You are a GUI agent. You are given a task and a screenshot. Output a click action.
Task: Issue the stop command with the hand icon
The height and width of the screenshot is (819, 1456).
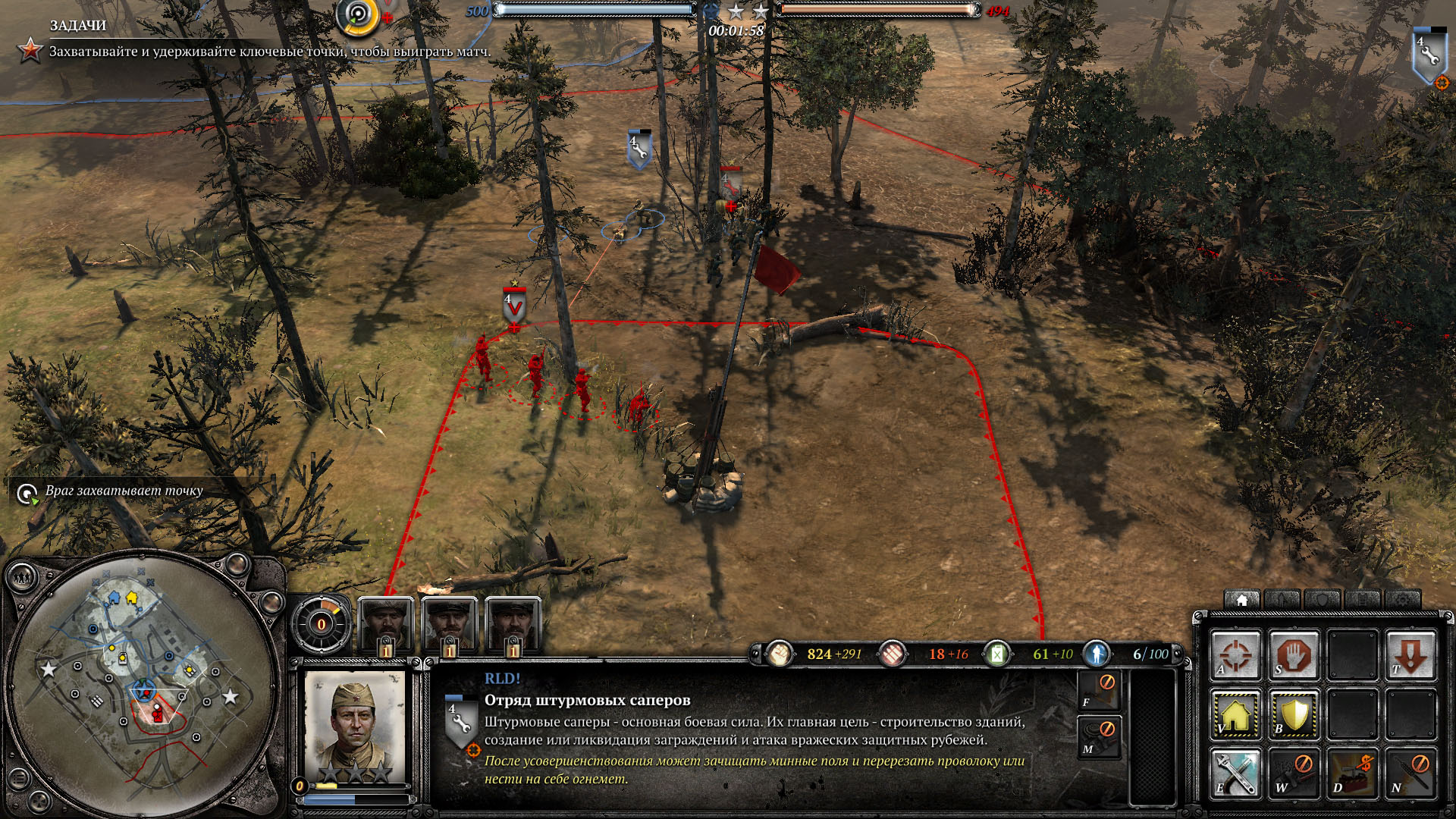tap(1294, 654)
